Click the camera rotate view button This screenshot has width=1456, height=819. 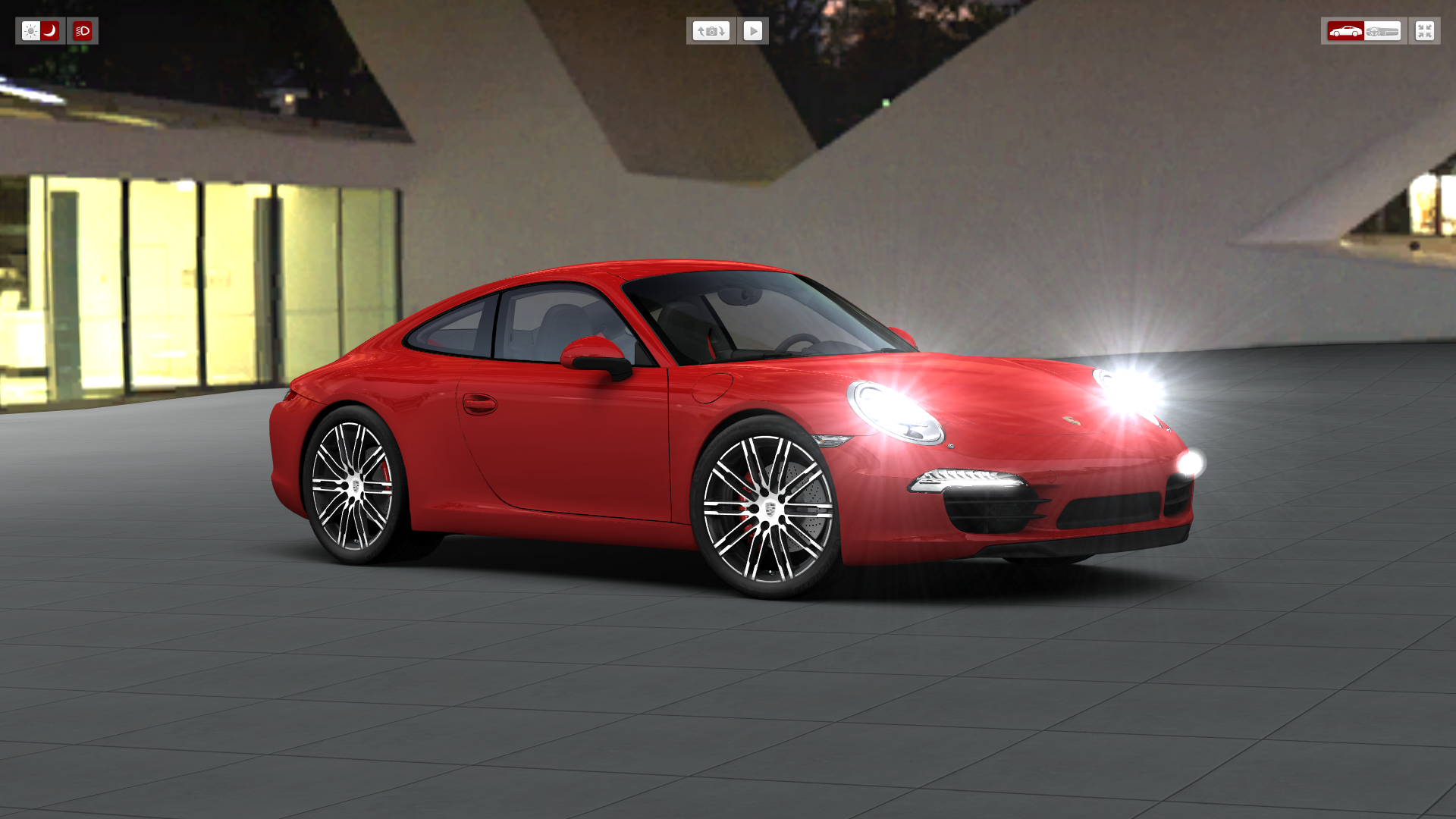coord(711,31)
